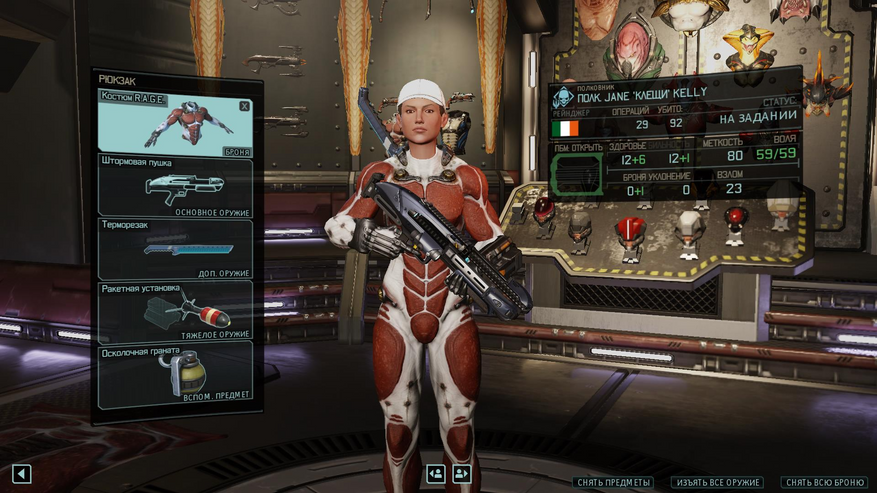
Task: Switch to the previous soldier
Action: (436, 474)
